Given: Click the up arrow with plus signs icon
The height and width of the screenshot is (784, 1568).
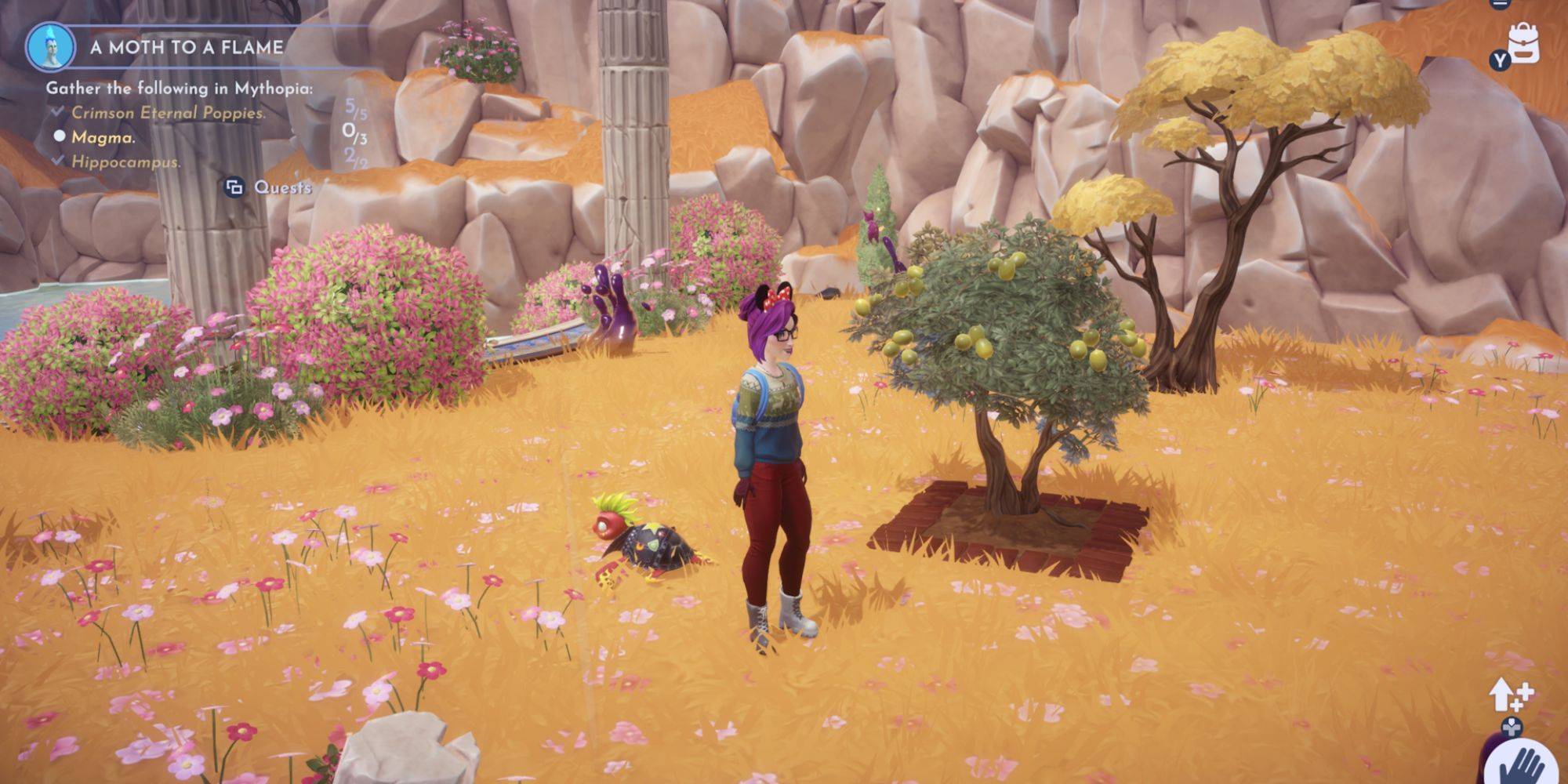Looking at the screenshot, I should (x=1511, y=694).
